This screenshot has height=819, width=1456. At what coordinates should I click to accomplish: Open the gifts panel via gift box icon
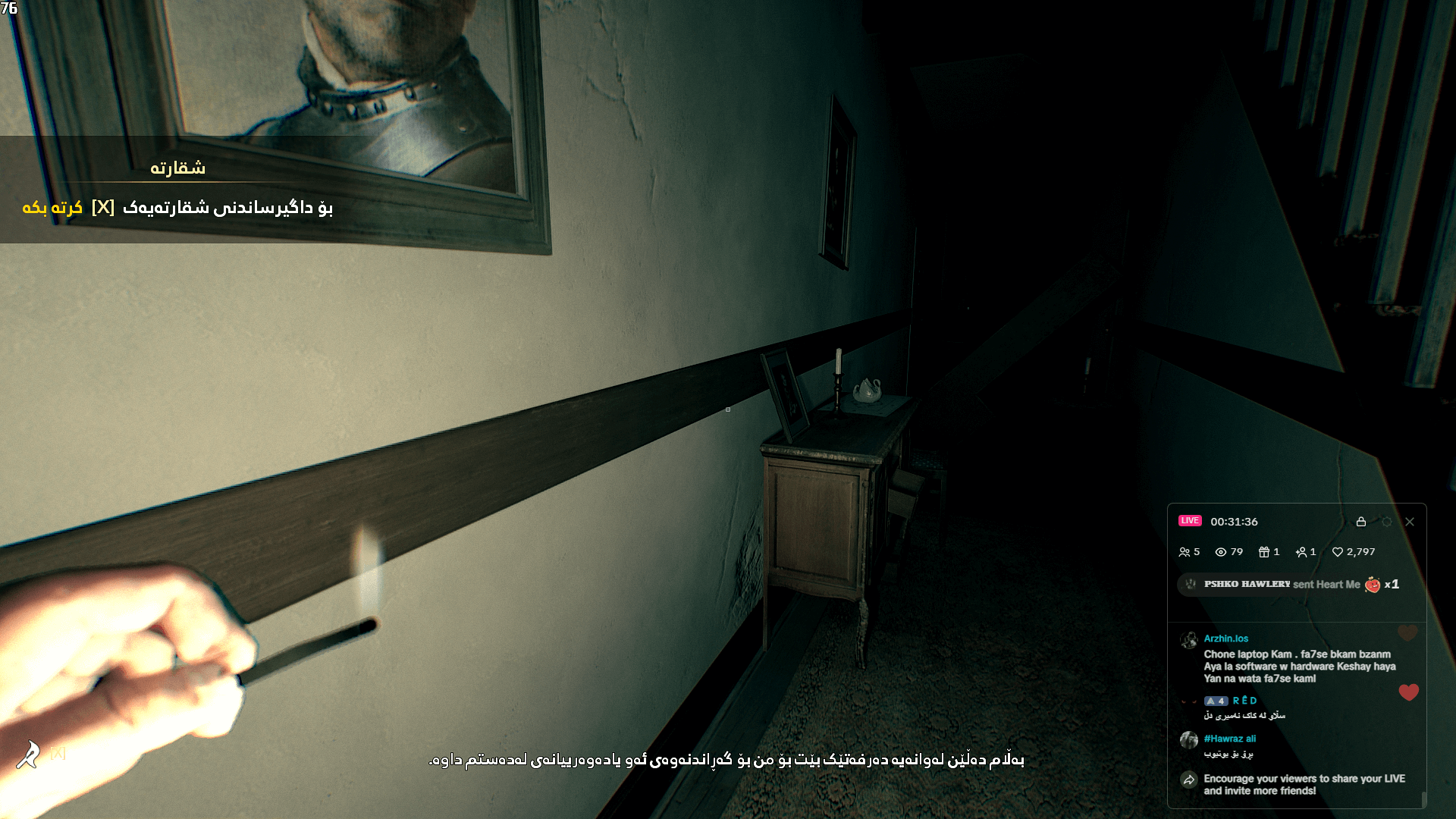(x=1265, y=552)
